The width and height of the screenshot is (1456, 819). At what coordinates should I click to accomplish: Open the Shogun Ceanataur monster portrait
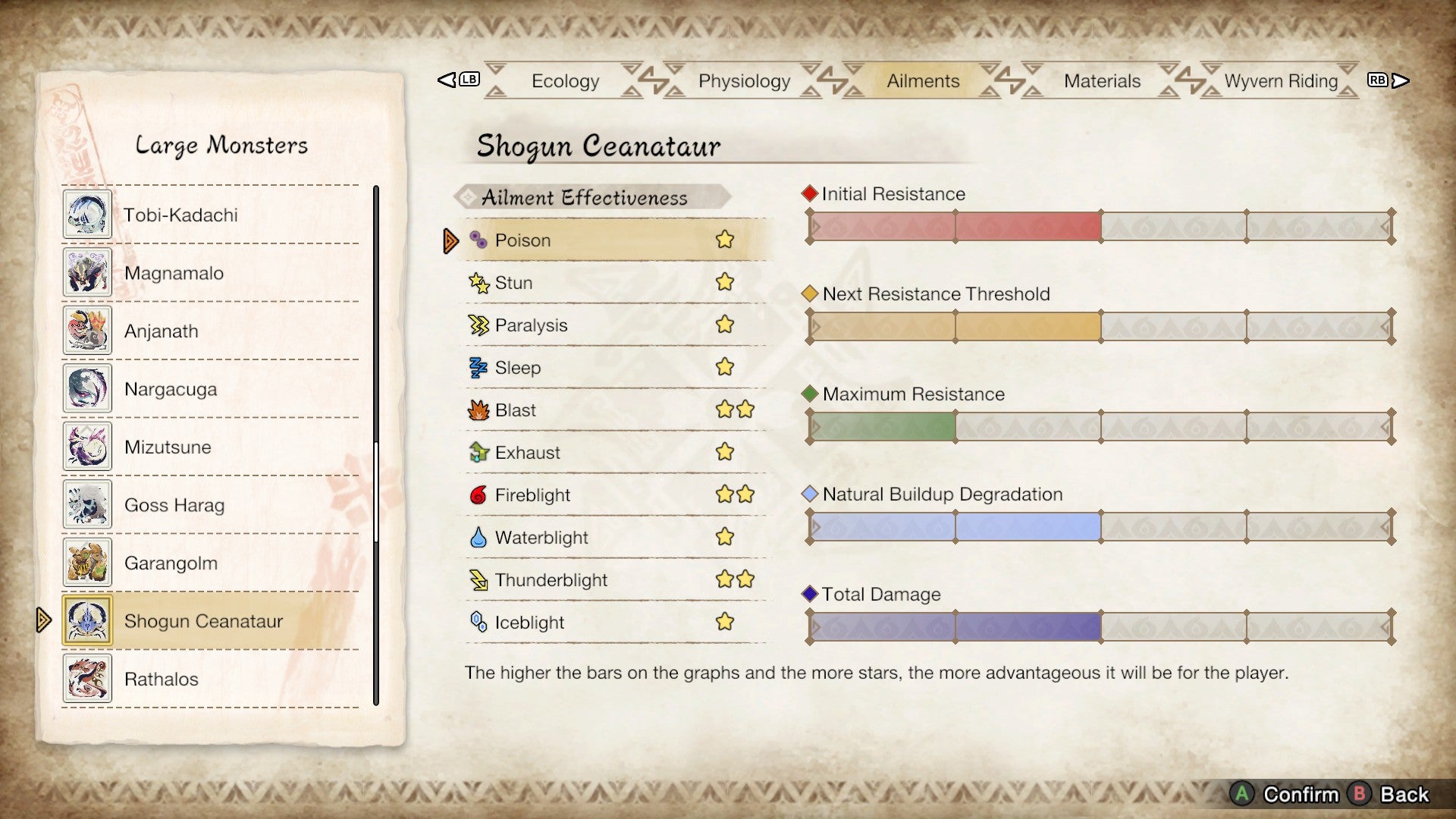tap(86, 621)
